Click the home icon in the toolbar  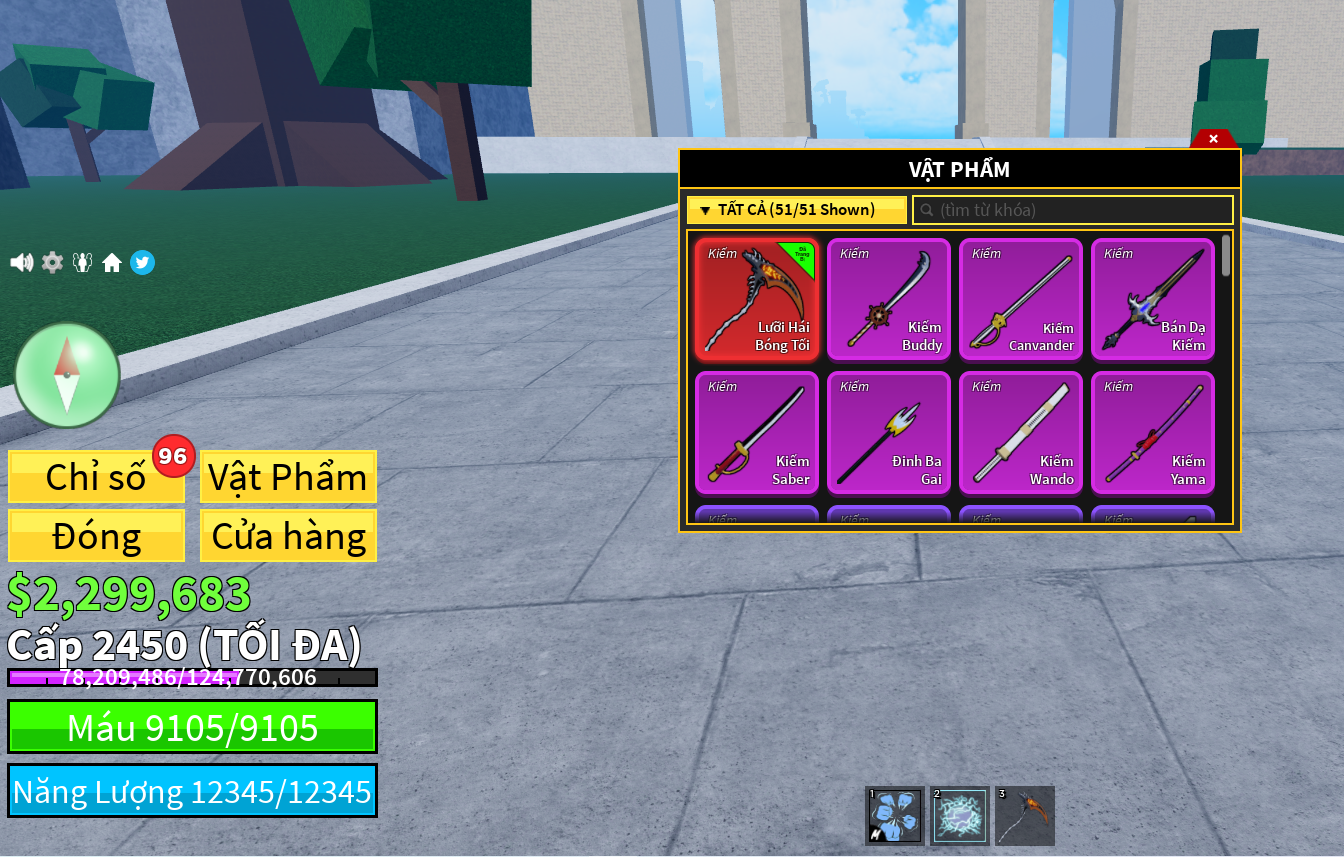point(112,262)
